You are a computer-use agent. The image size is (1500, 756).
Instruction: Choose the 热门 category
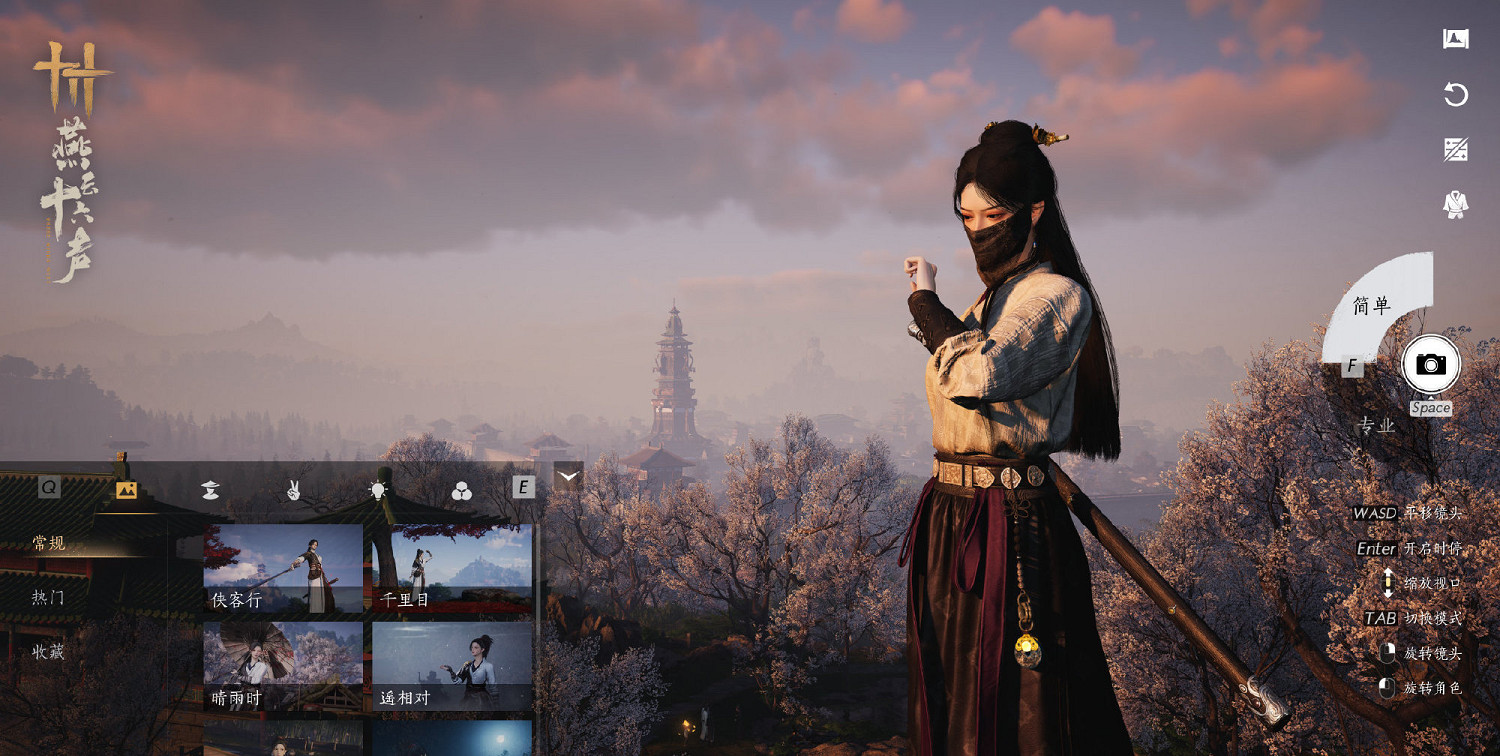[x=49, y=597]
